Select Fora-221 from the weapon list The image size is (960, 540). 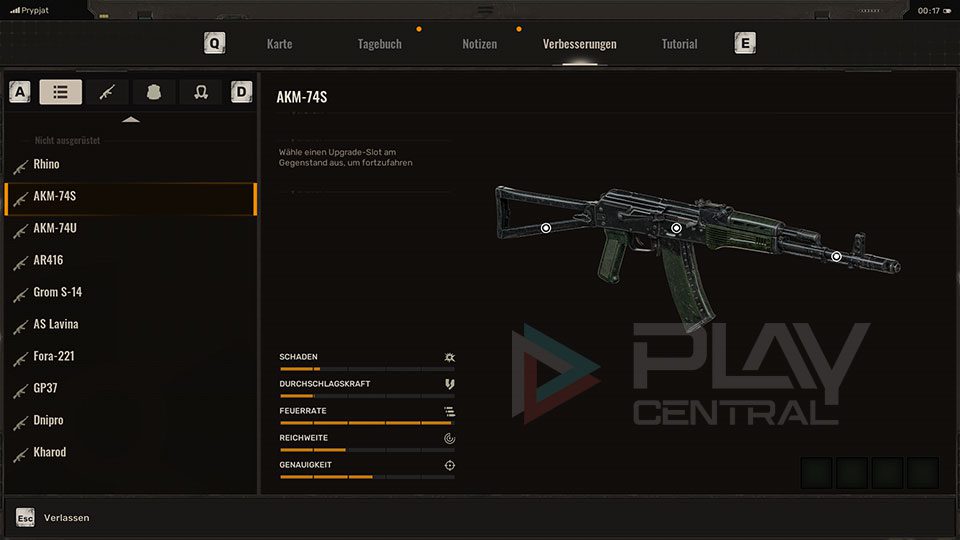54,356
